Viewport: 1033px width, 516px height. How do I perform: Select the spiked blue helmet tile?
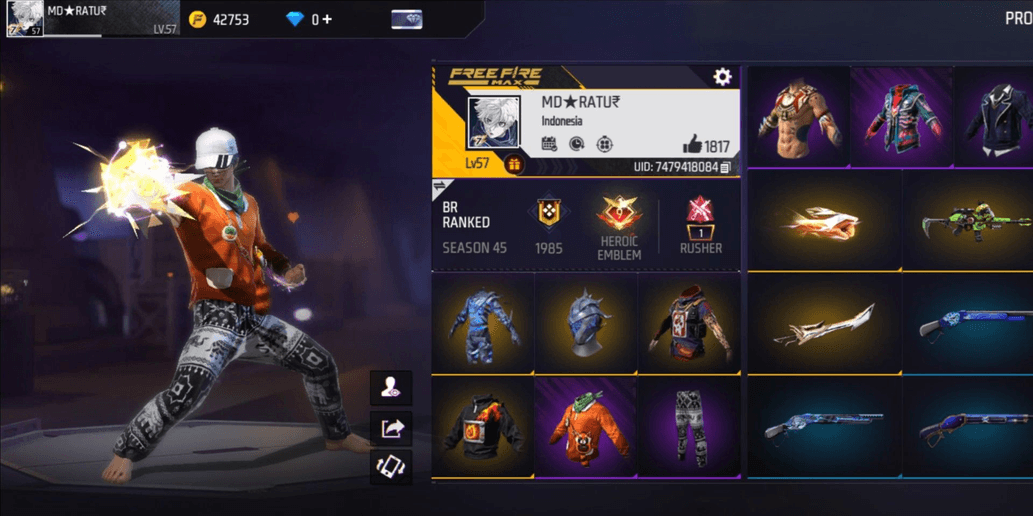tap(587, 322)
